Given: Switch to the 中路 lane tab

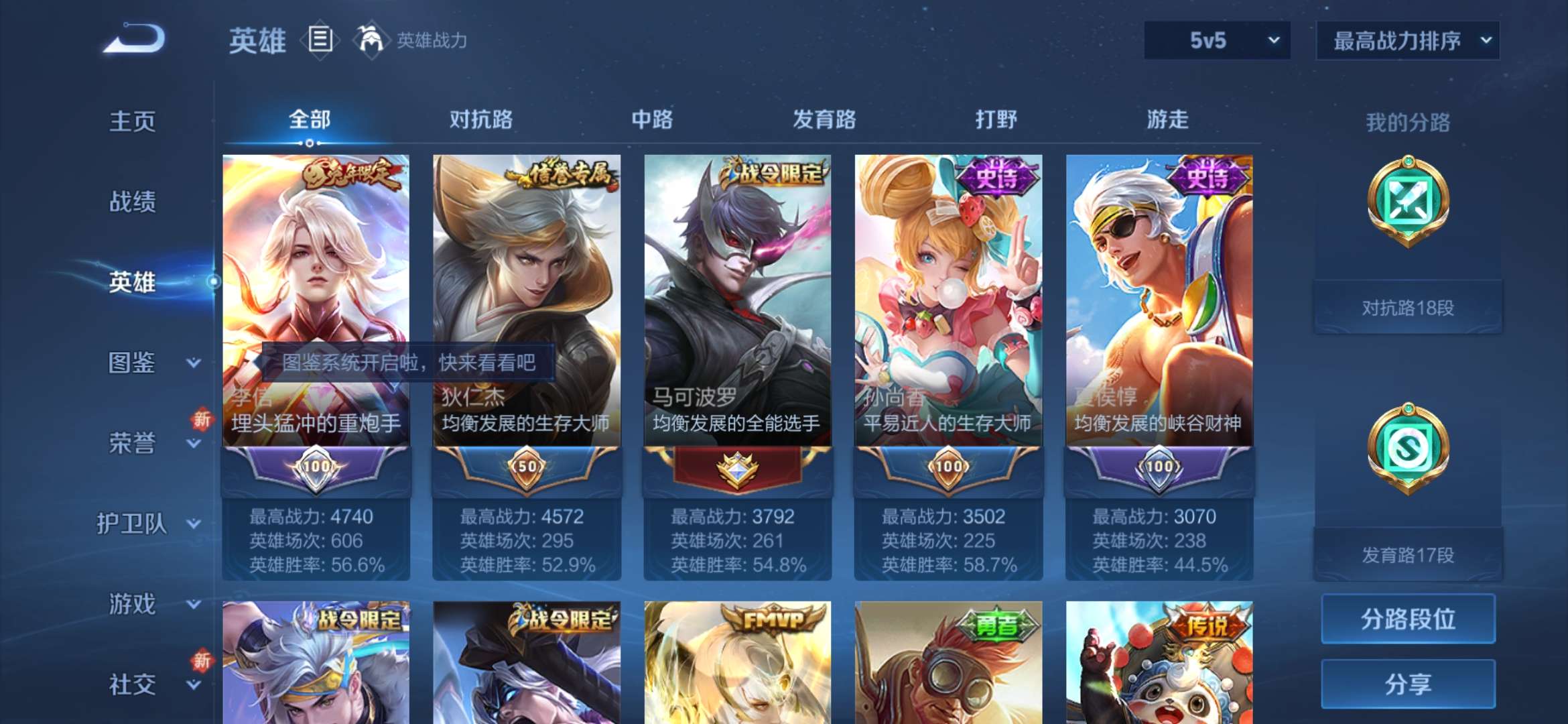Looking at the screenshot, I should pyautogui.click(x=652, y=119).
